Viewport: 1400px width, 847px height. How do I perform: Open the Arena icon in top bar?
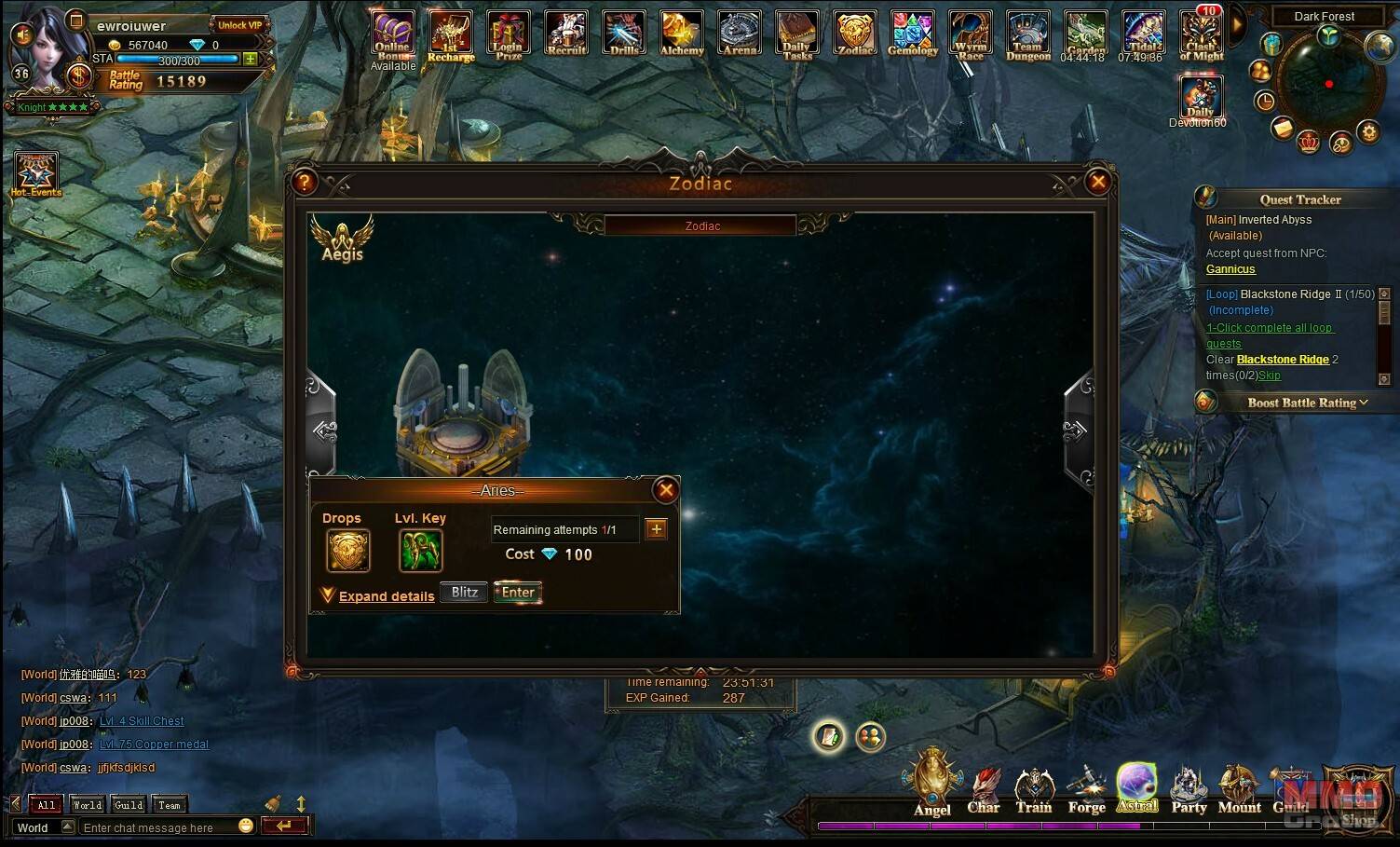coord(740,34)
